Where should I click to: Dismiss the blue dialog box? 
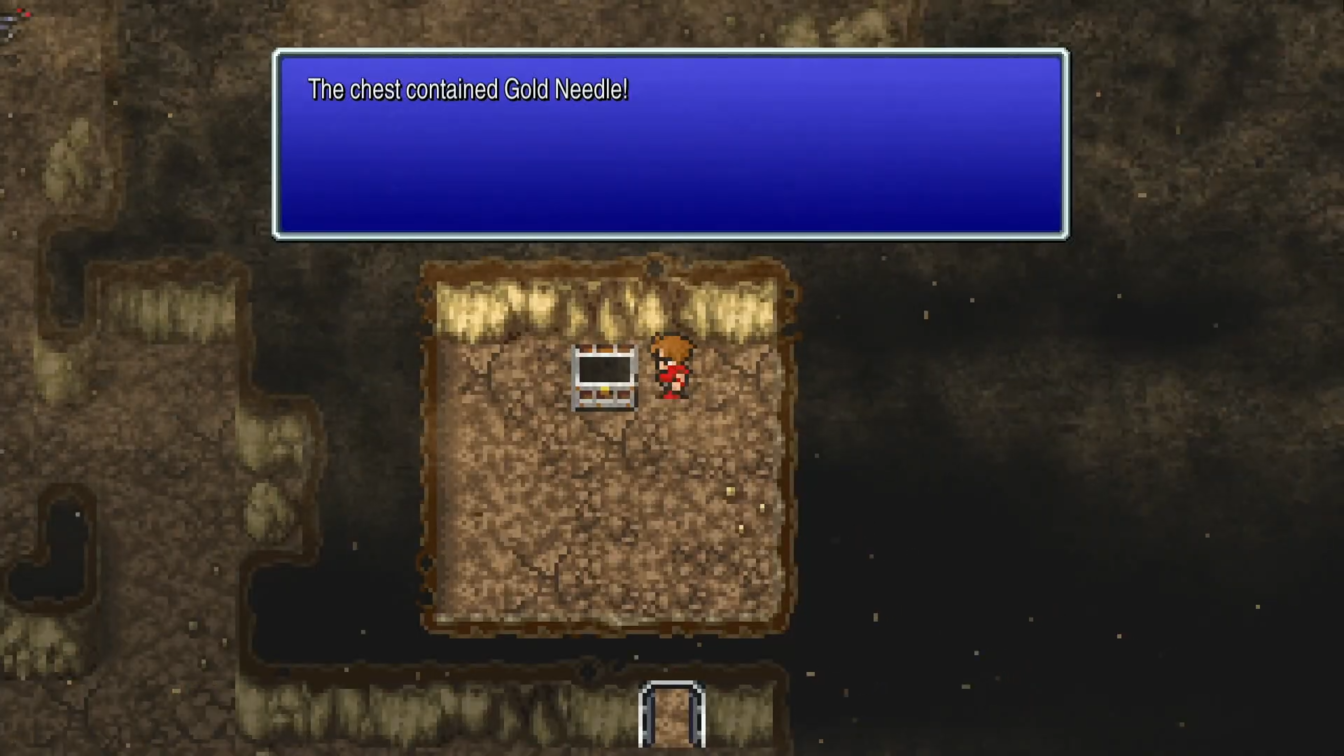[x=670, y=143]
